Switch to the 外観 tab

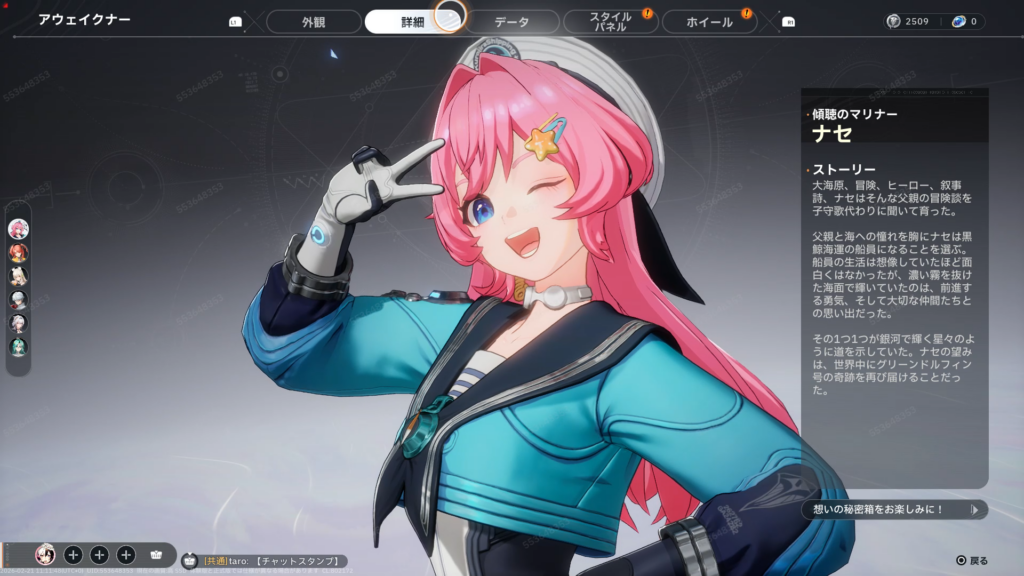(x=314, y=21)
